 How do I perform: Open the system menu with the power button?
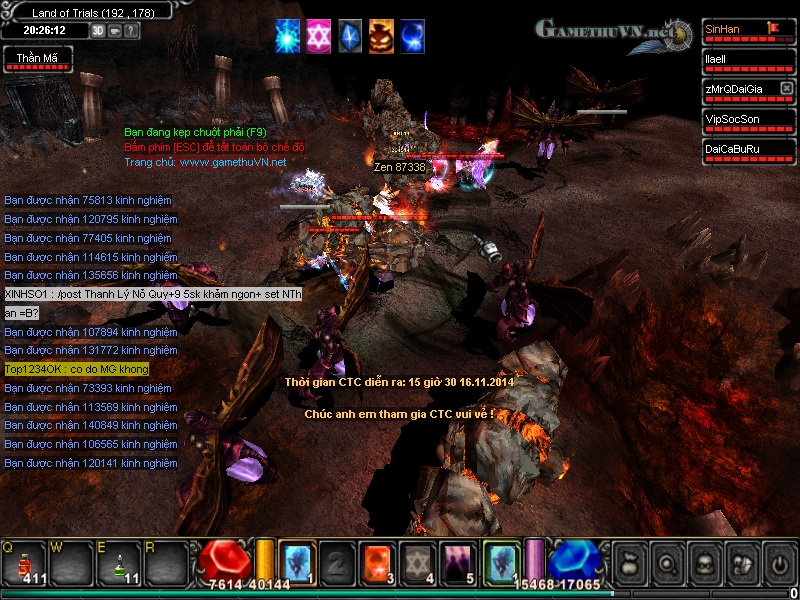point(780,562)
